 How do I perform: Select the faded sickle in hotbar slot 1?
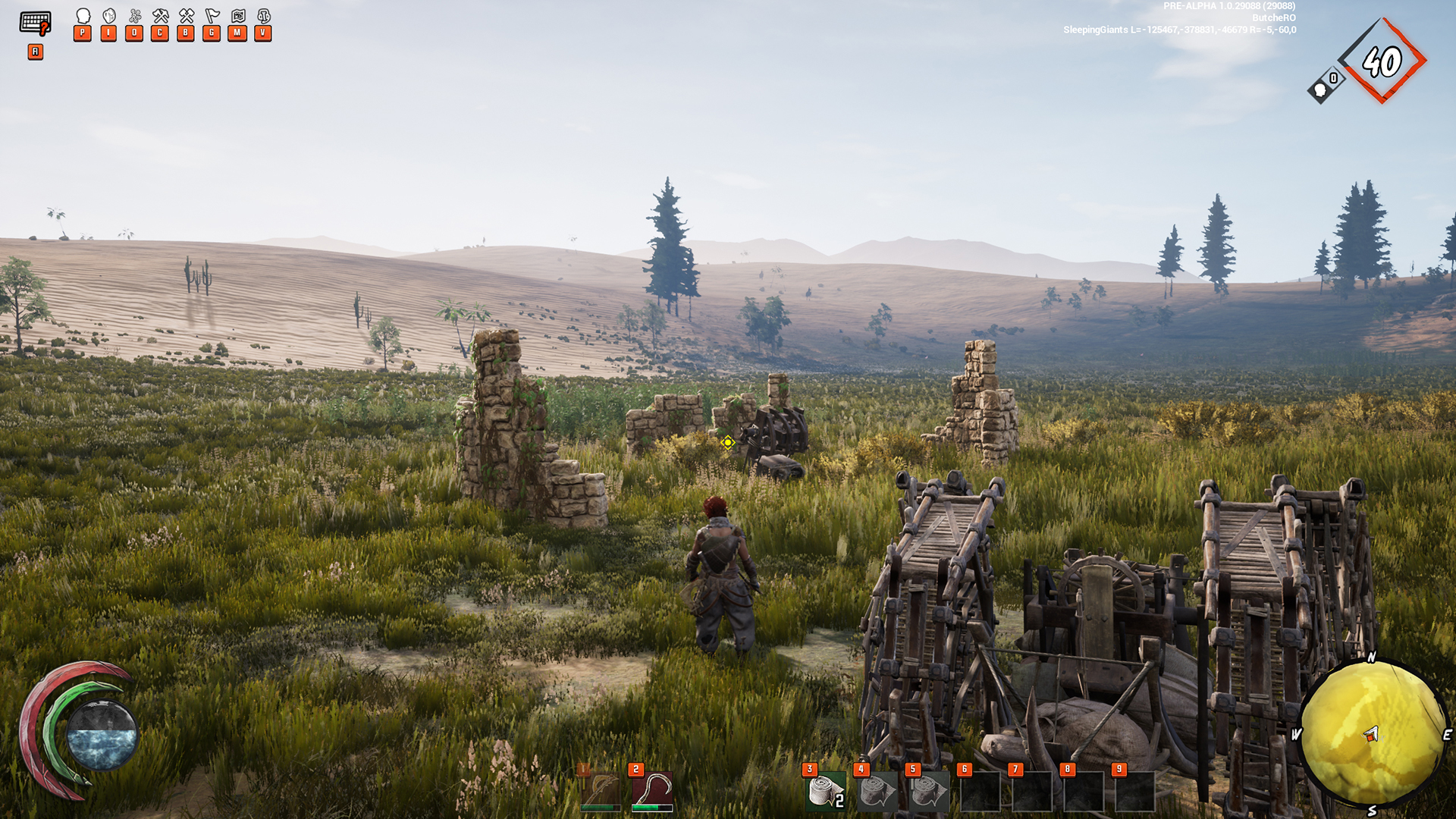601,792
